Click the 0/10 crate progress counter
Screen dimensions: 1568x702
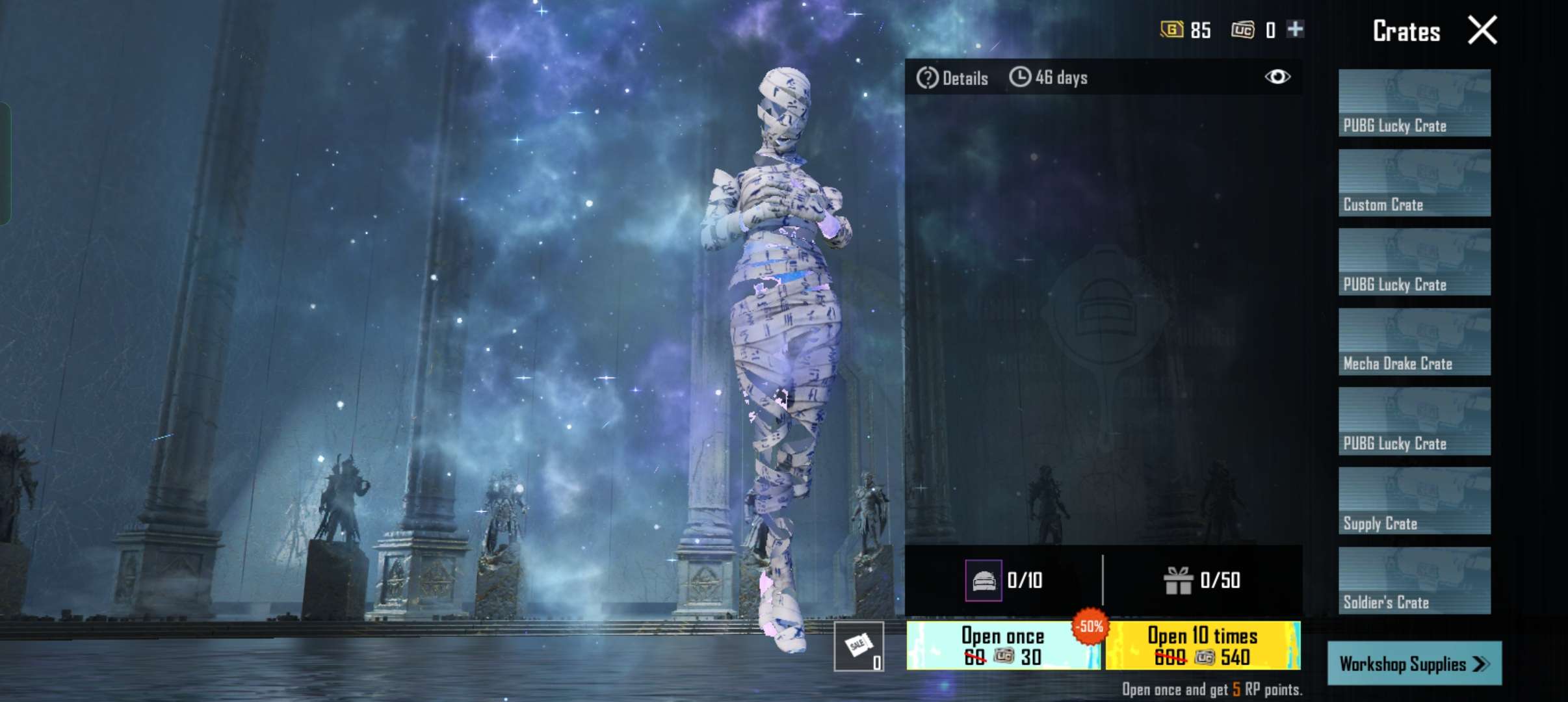[1024, 580]
